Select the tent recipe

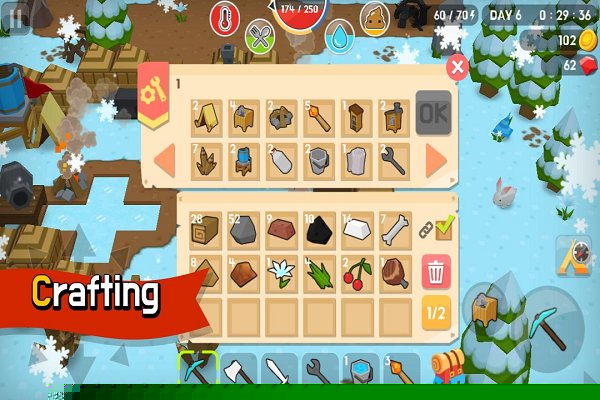click(x=206, y=116)
